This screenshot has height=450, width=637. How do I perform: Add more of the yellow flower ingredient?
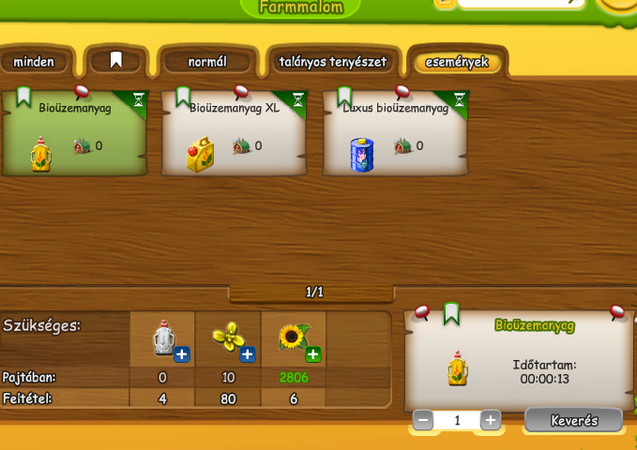247,354
